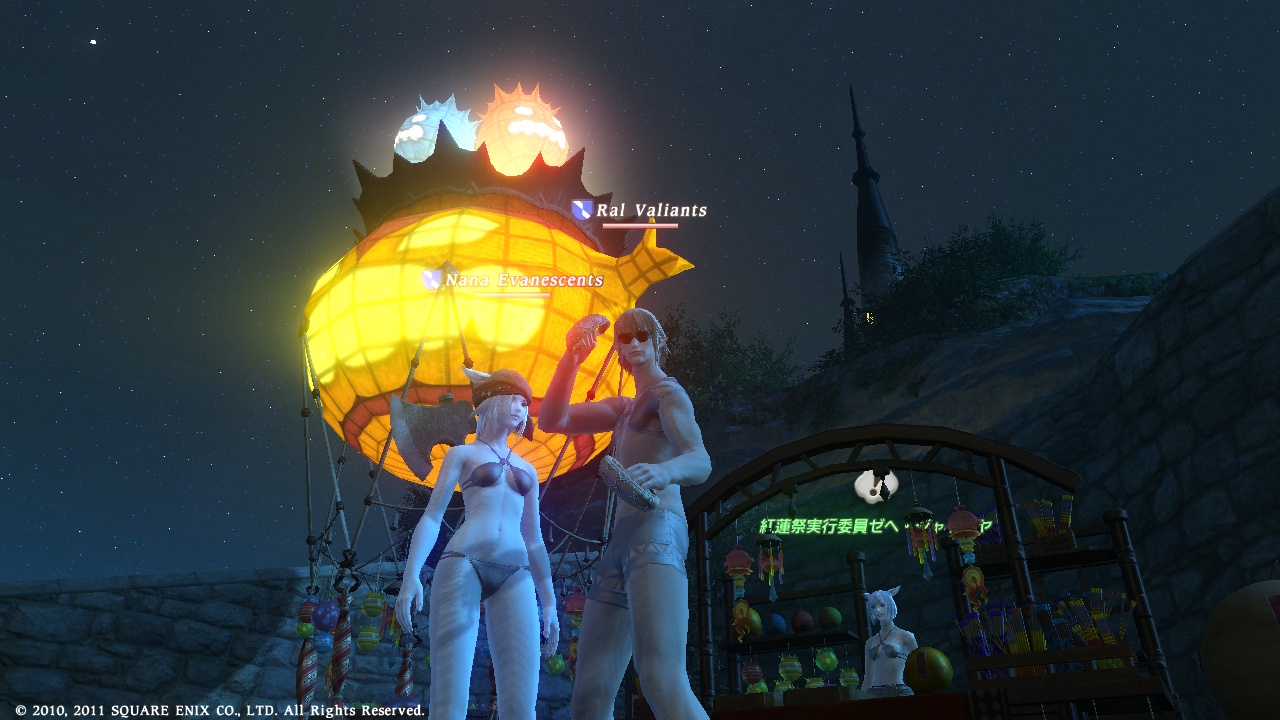Viewport: 1280px width, 720px height.
Task: Click the speech bubble icon above the NPC
Action: click(877, 486)
